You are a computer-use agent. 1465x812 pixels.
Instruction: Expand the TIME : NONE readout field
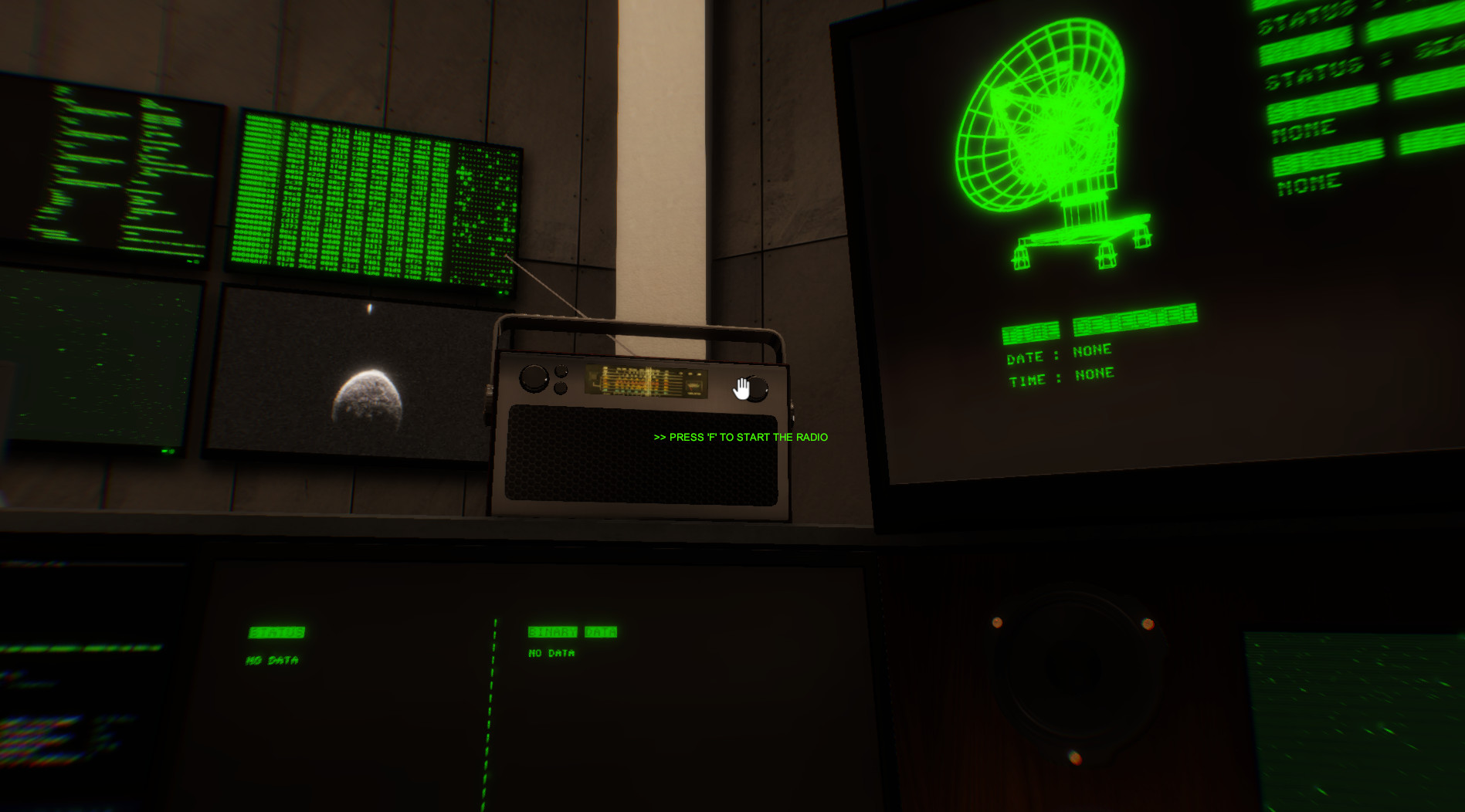click(x=1062, y=378)
